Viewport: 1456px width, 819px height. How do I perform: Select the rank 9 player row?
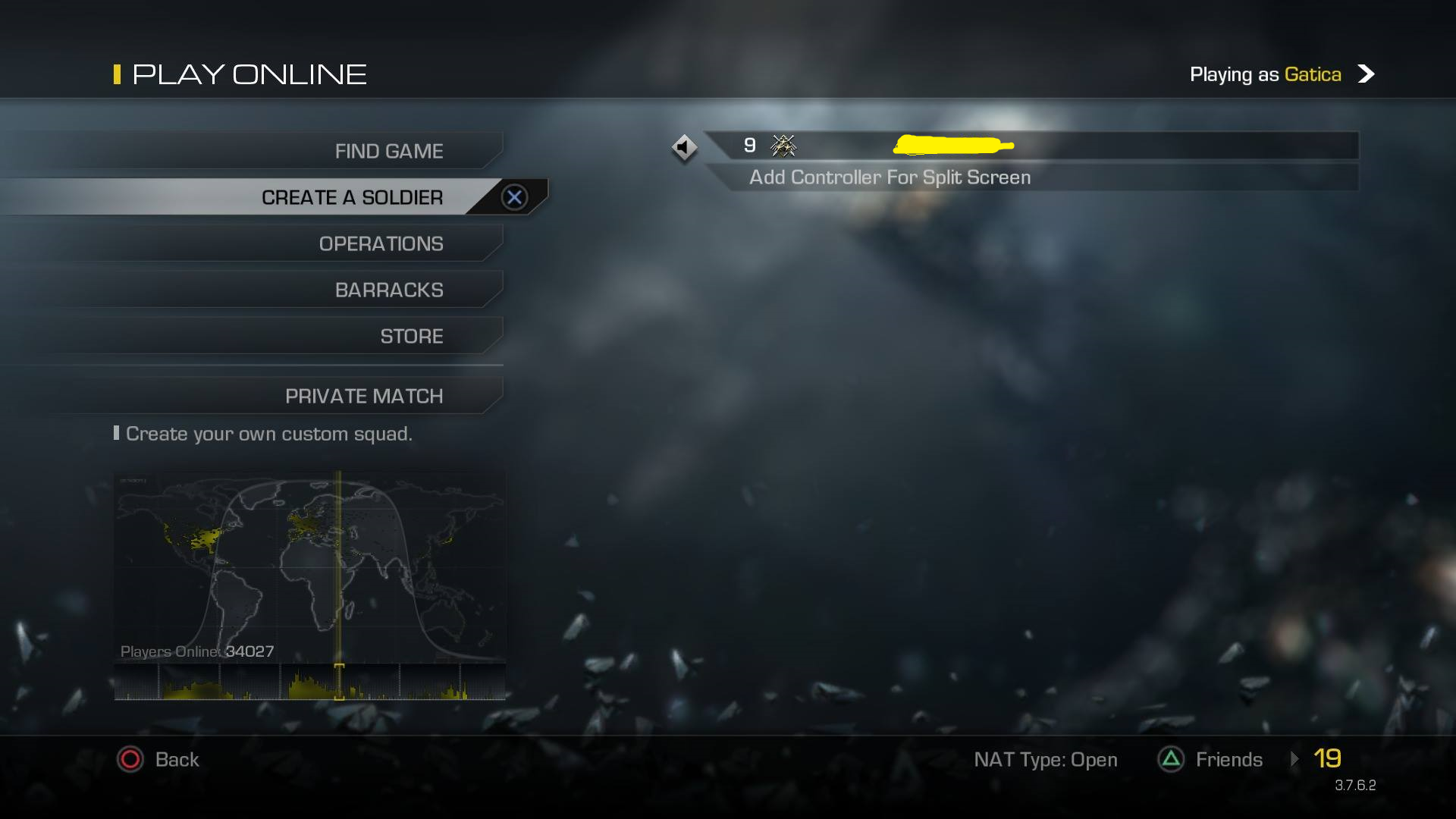(x=1031, y=145)
